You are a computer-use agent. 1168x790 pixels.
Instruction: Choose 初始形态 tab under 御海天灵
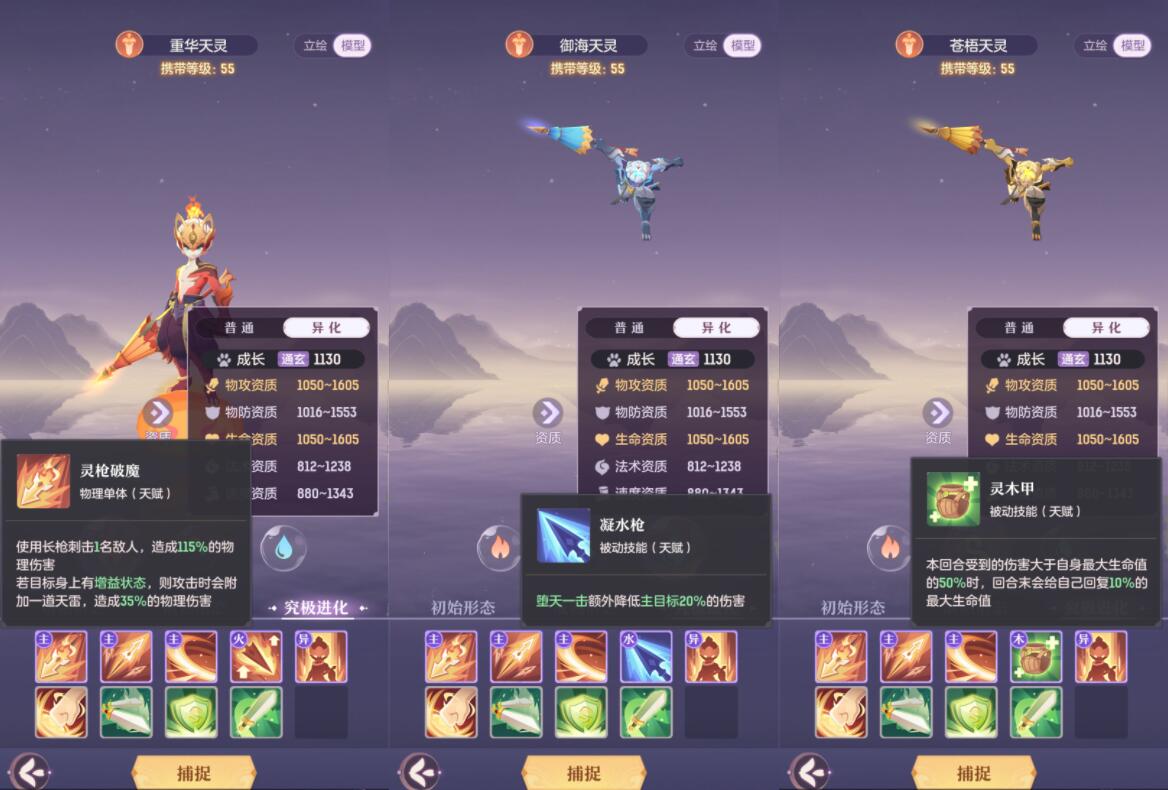[x=463, y=608]
